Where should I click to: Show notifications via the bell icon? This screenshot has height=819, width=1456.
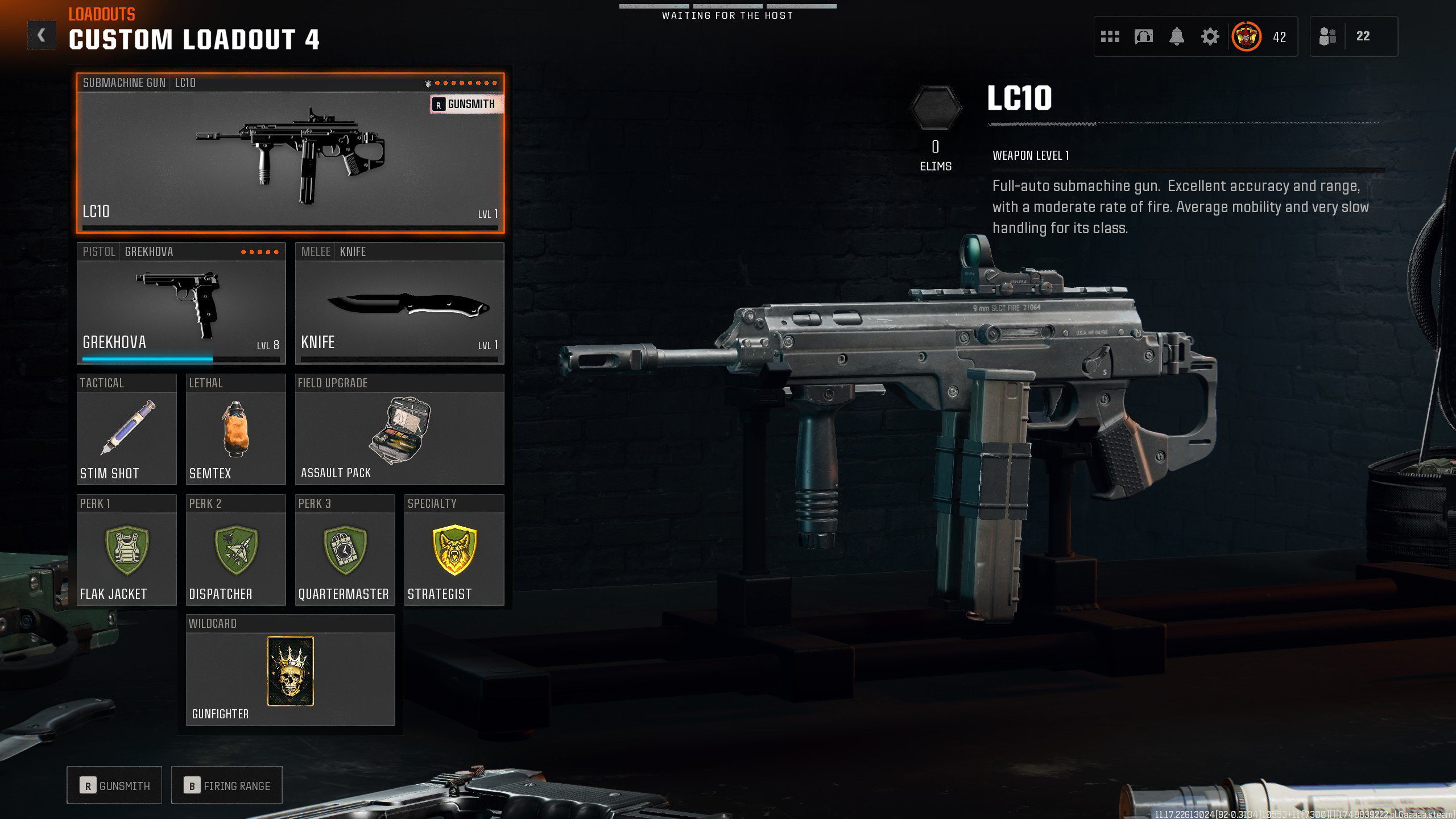click(1177, 37)
